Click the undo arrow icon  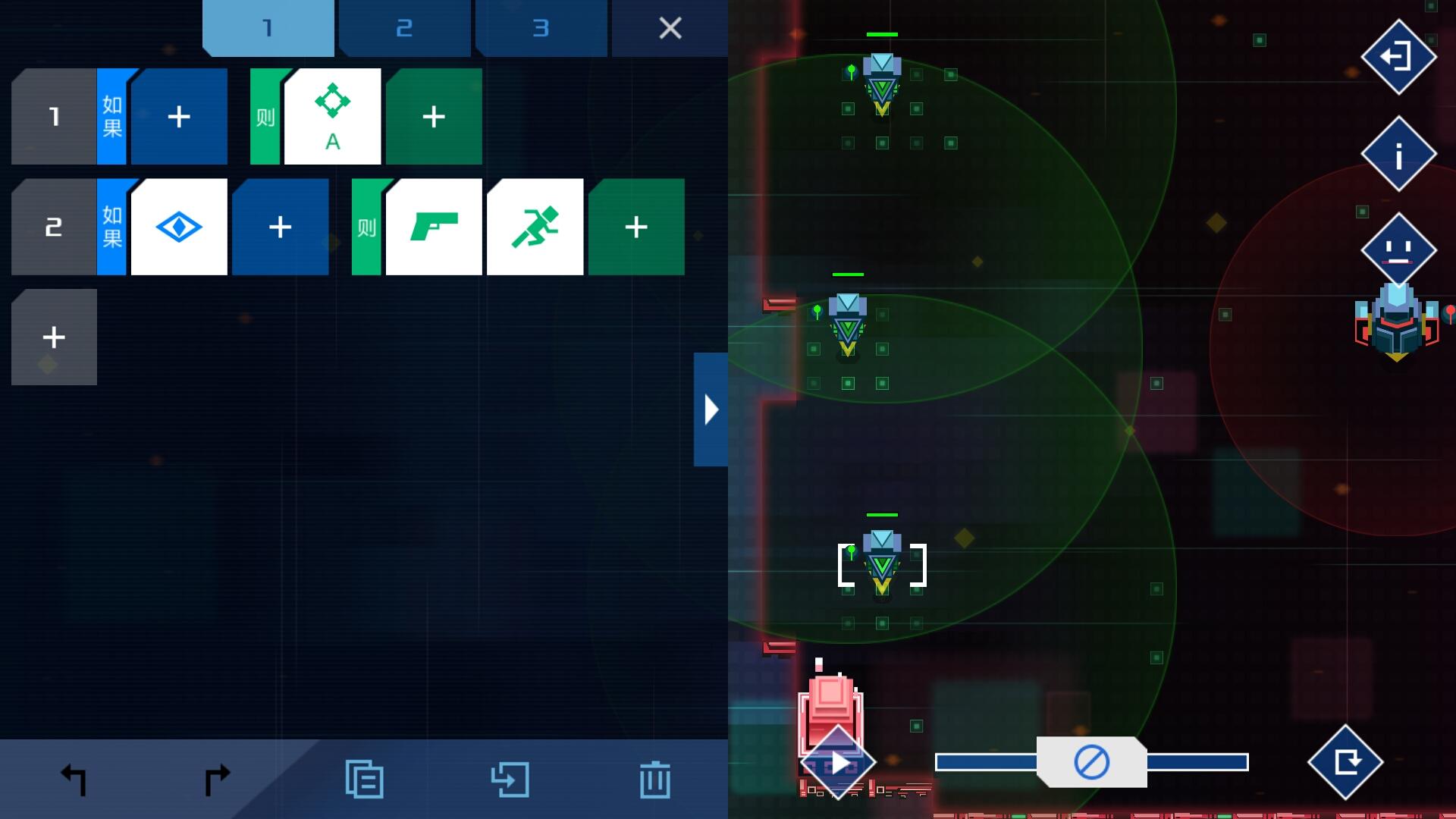pyautogui.click(x=74, y=778)
